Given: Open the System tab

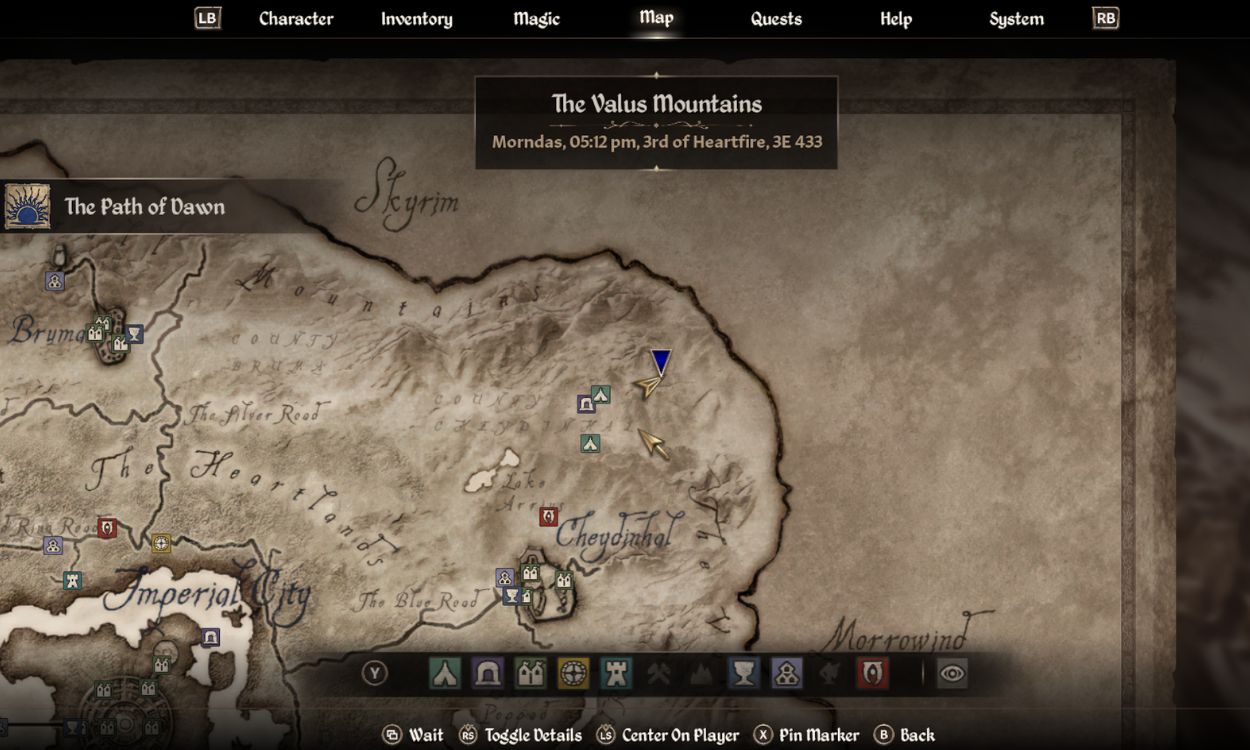Looking at the screenshot, I should (x=1016, y=19).
